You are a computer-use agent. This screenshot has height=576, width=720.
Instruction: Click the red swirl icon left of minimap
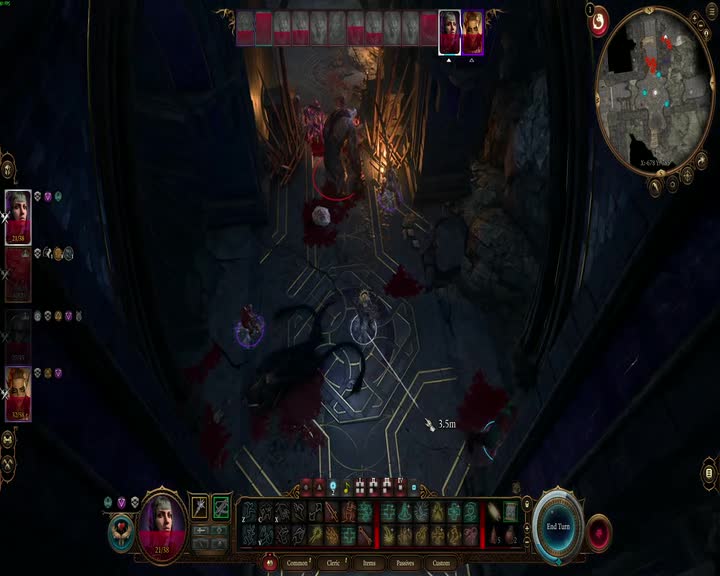click(598, 22)
